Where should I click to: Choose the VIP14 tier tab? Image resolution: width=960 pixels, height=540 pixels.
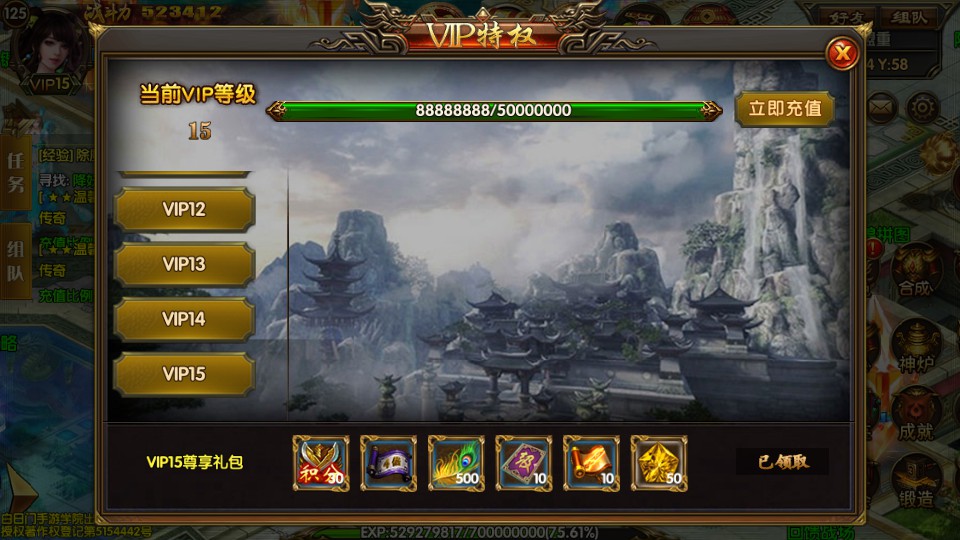[x=184, y=319]
